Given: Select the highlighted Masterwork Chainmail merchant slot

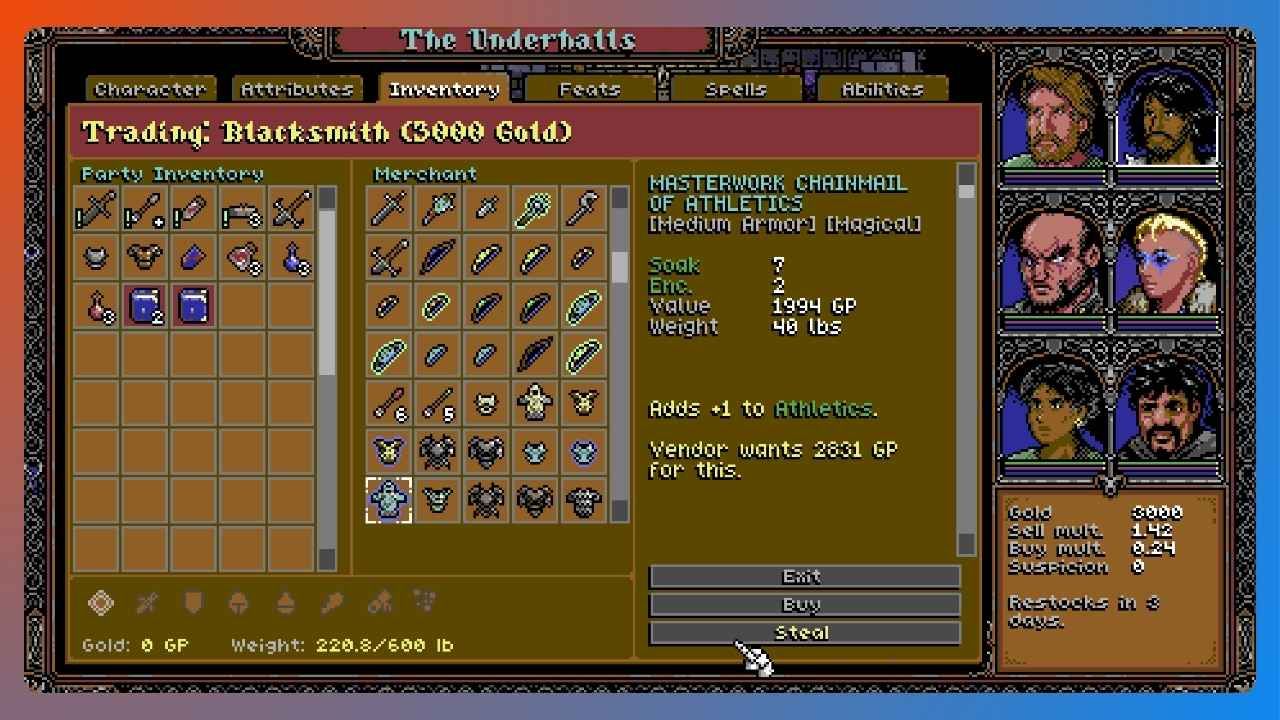Looking at the screenshot, I should click(x=389, y=499).
